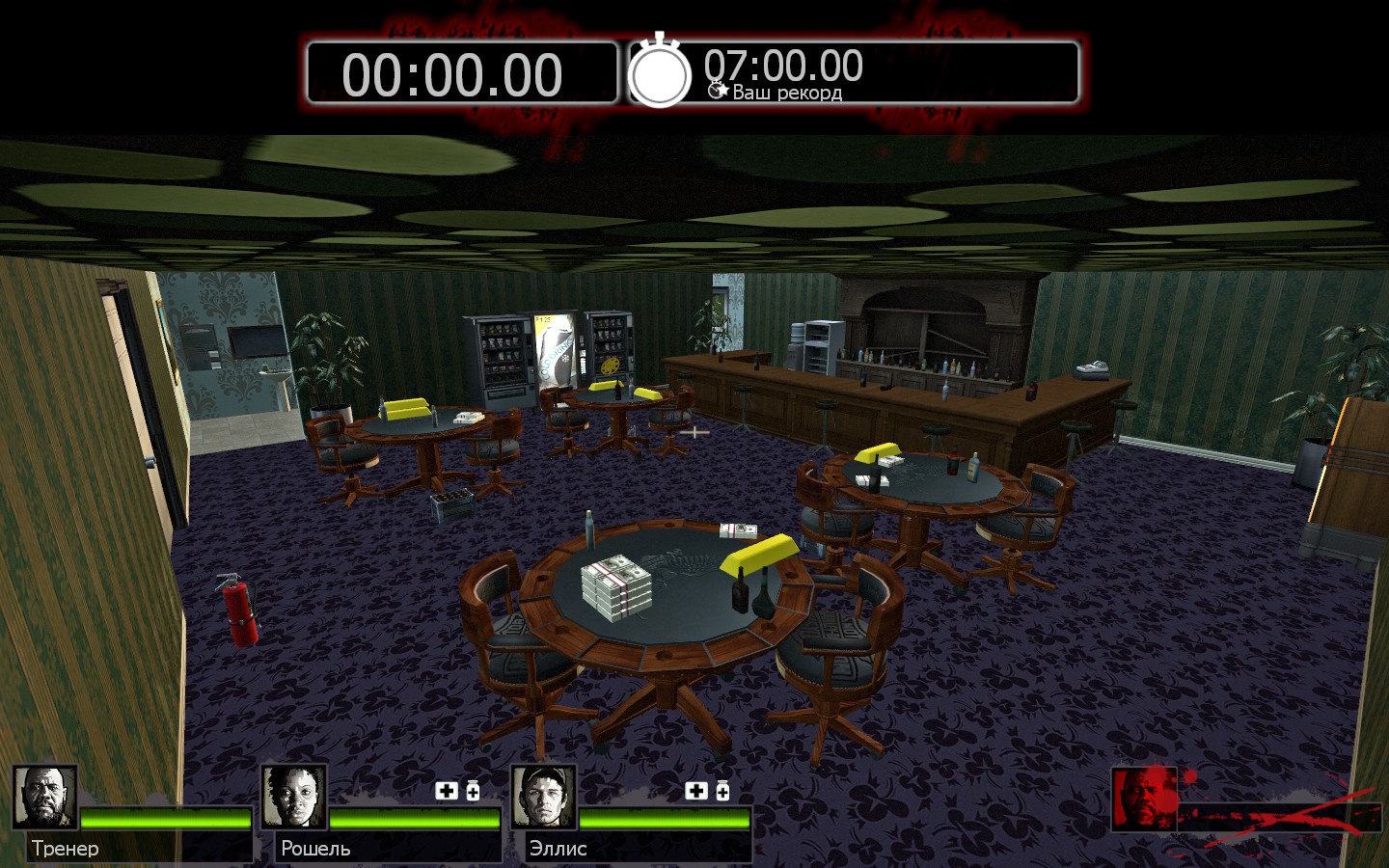Click Эллис's pain pills icon
1389x868 pixels.
(x=722, y=791)
